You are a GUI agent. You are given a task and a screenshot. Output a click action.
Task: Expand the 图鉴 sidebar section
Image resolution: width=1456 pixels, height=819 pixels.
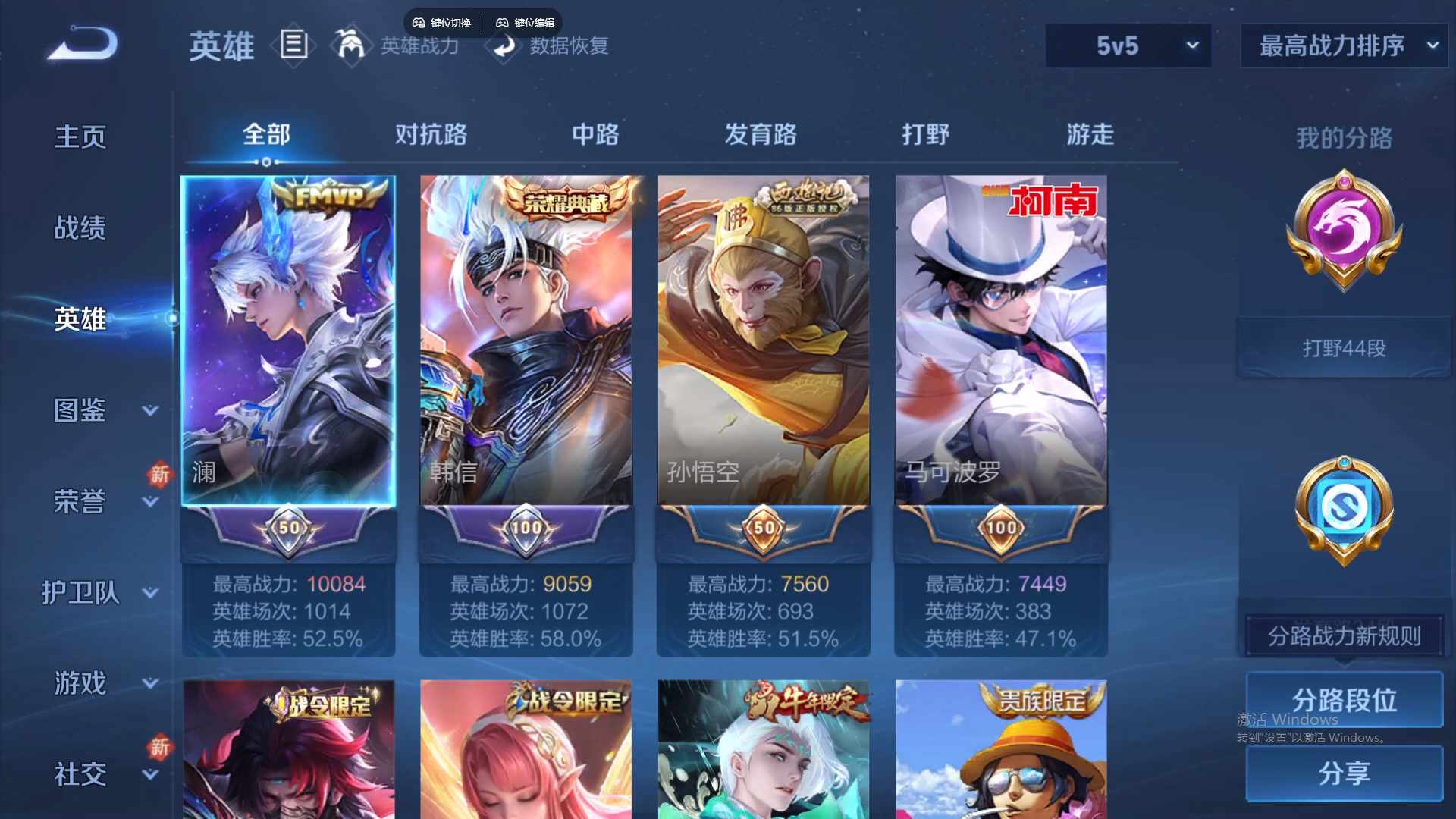point(83,409)
